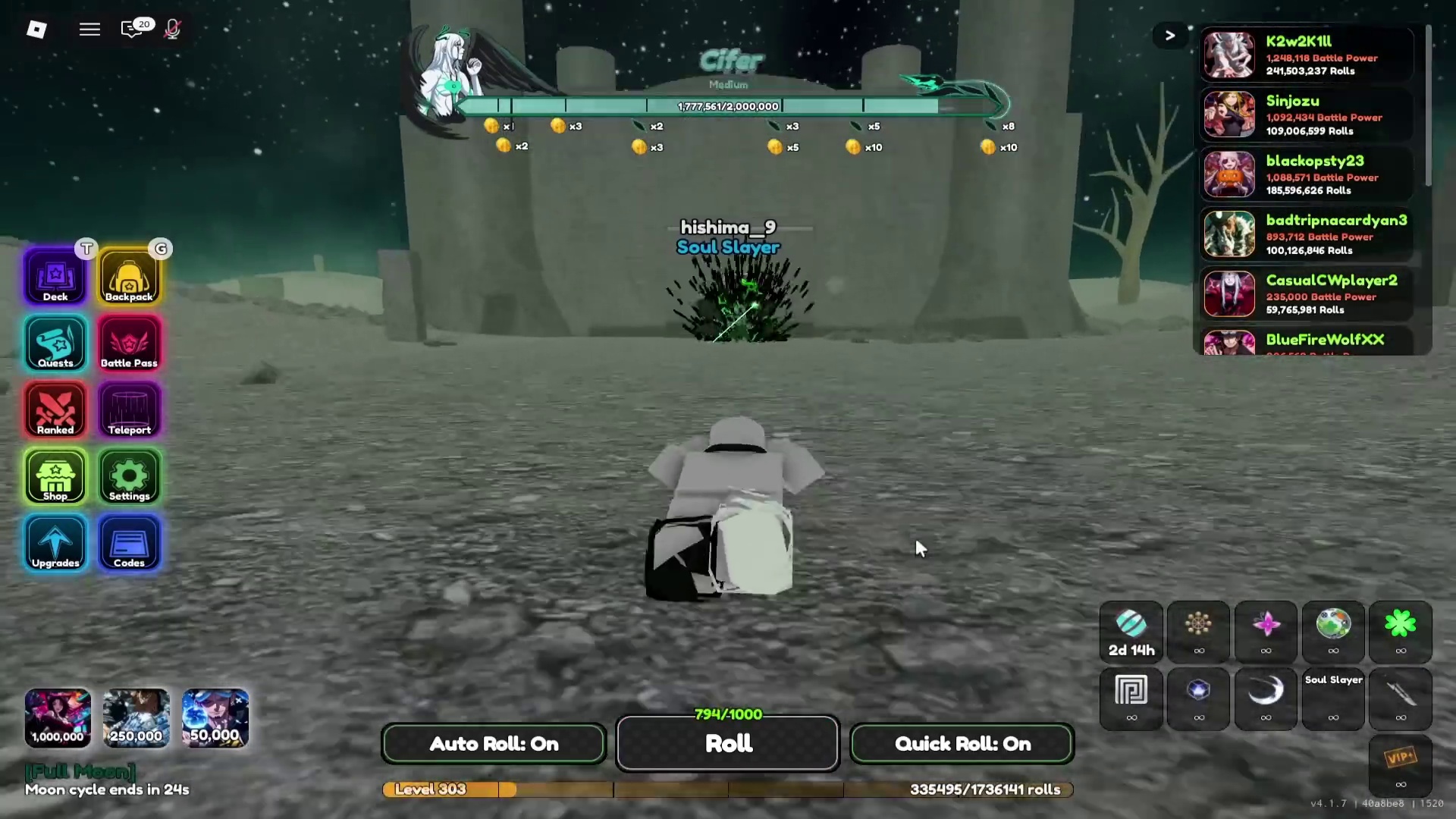Open the 1,000,000 bundle thumbnail
Viewport: 1456px width, 819px height.
point(58,717)
